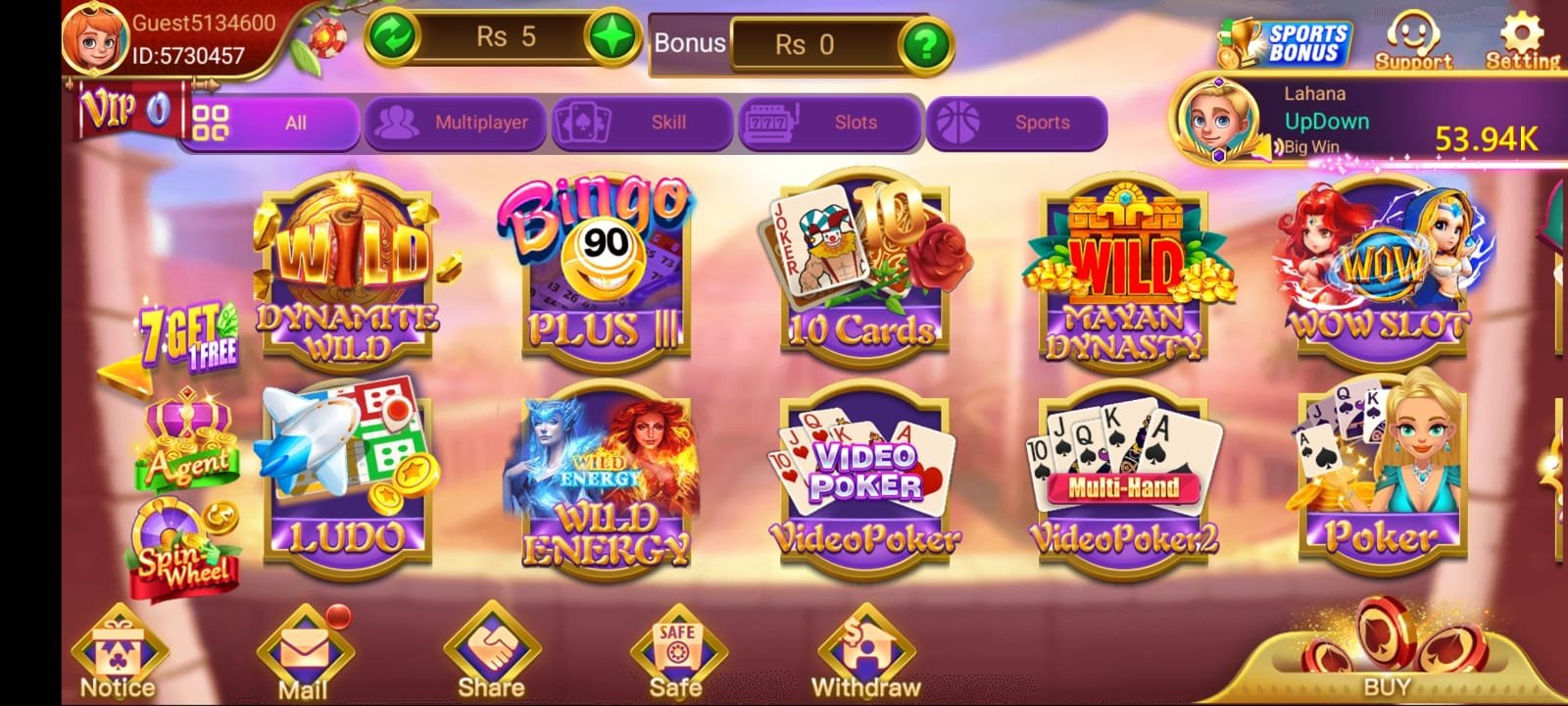Open the Support icon
The width and height of the screenshot is (1568, 706).
point(1411,37)
